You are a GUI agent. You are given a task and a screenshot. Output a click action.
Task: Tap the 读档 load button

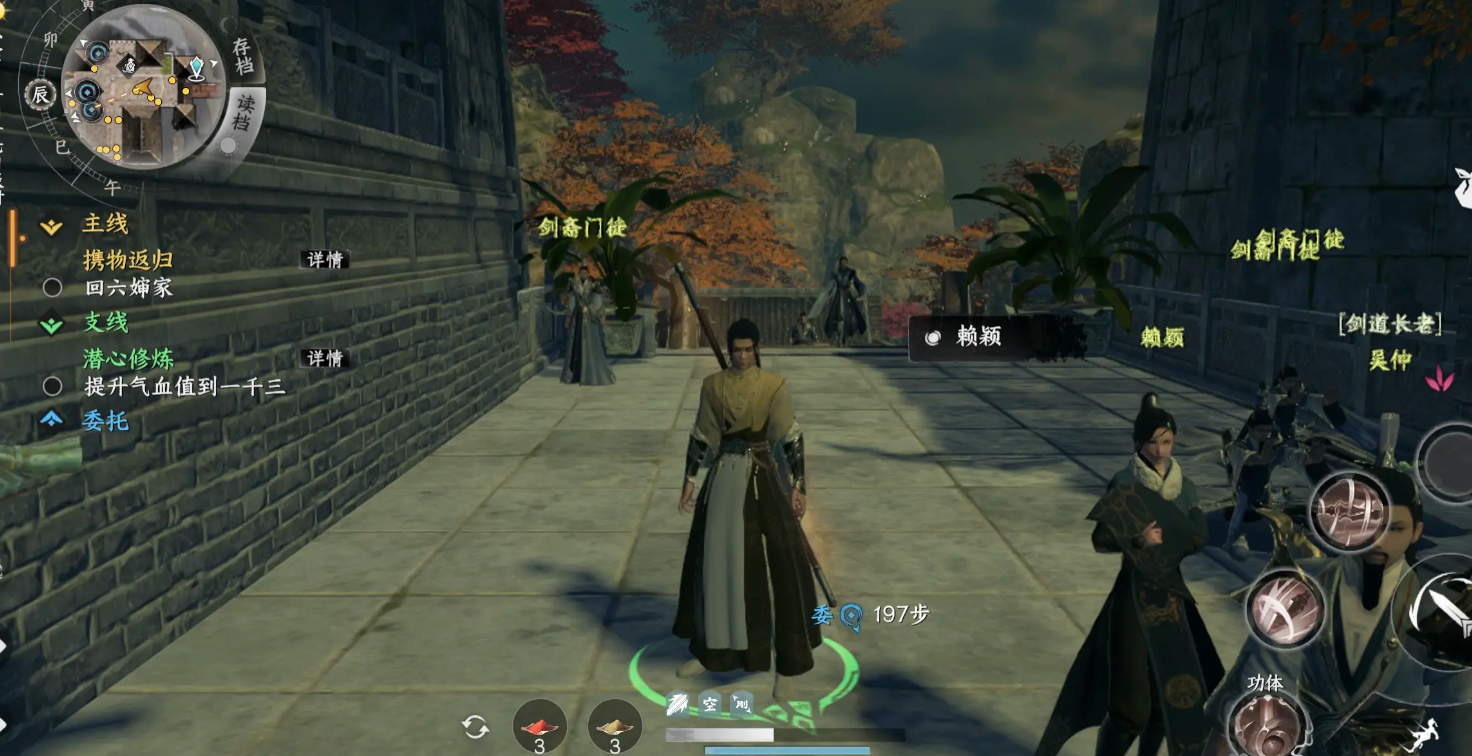[x=244, y=112]
